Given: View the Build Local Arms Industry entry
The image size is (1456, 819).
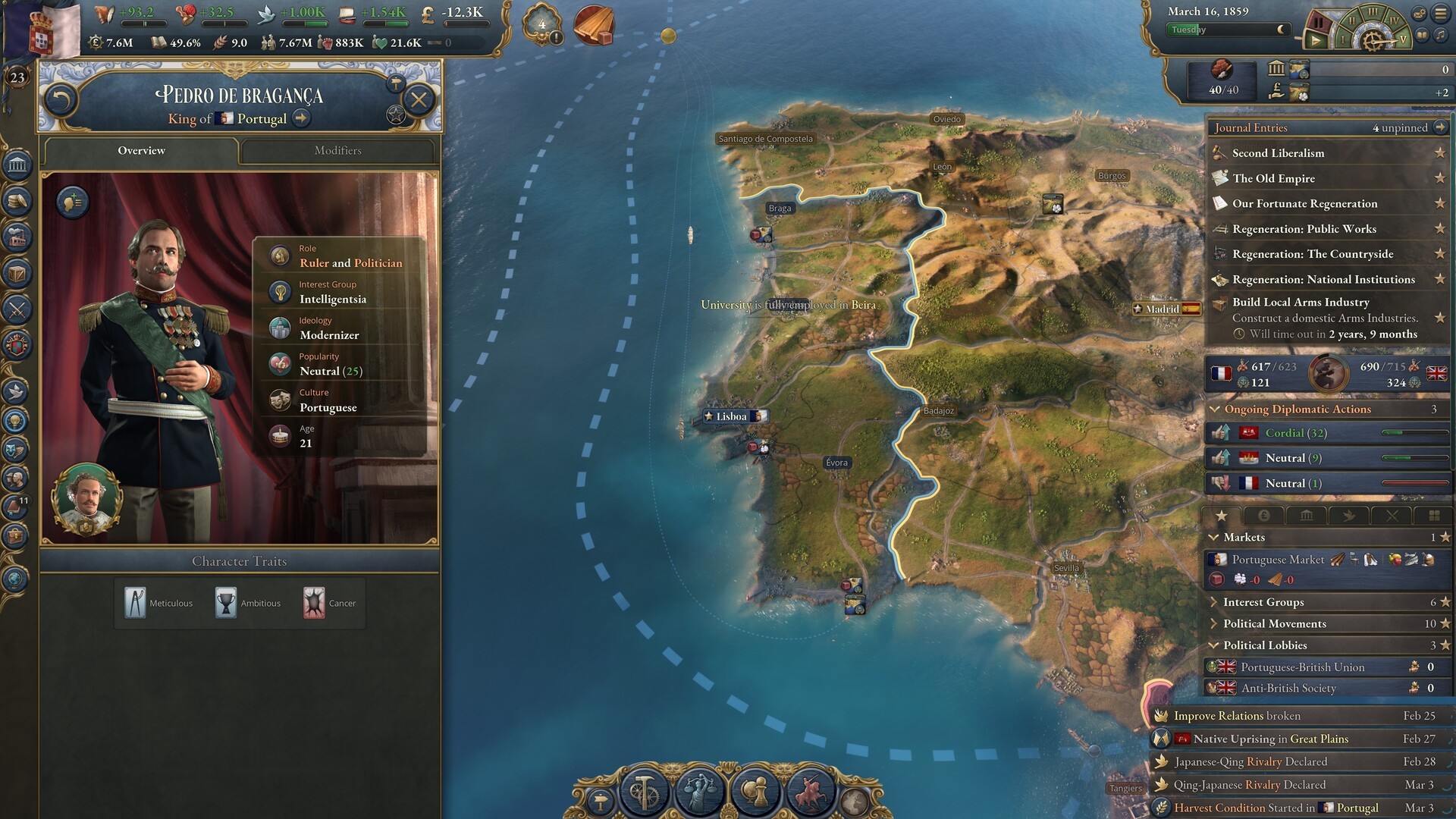Looking at the screenshot, I should click(1300, 302).
